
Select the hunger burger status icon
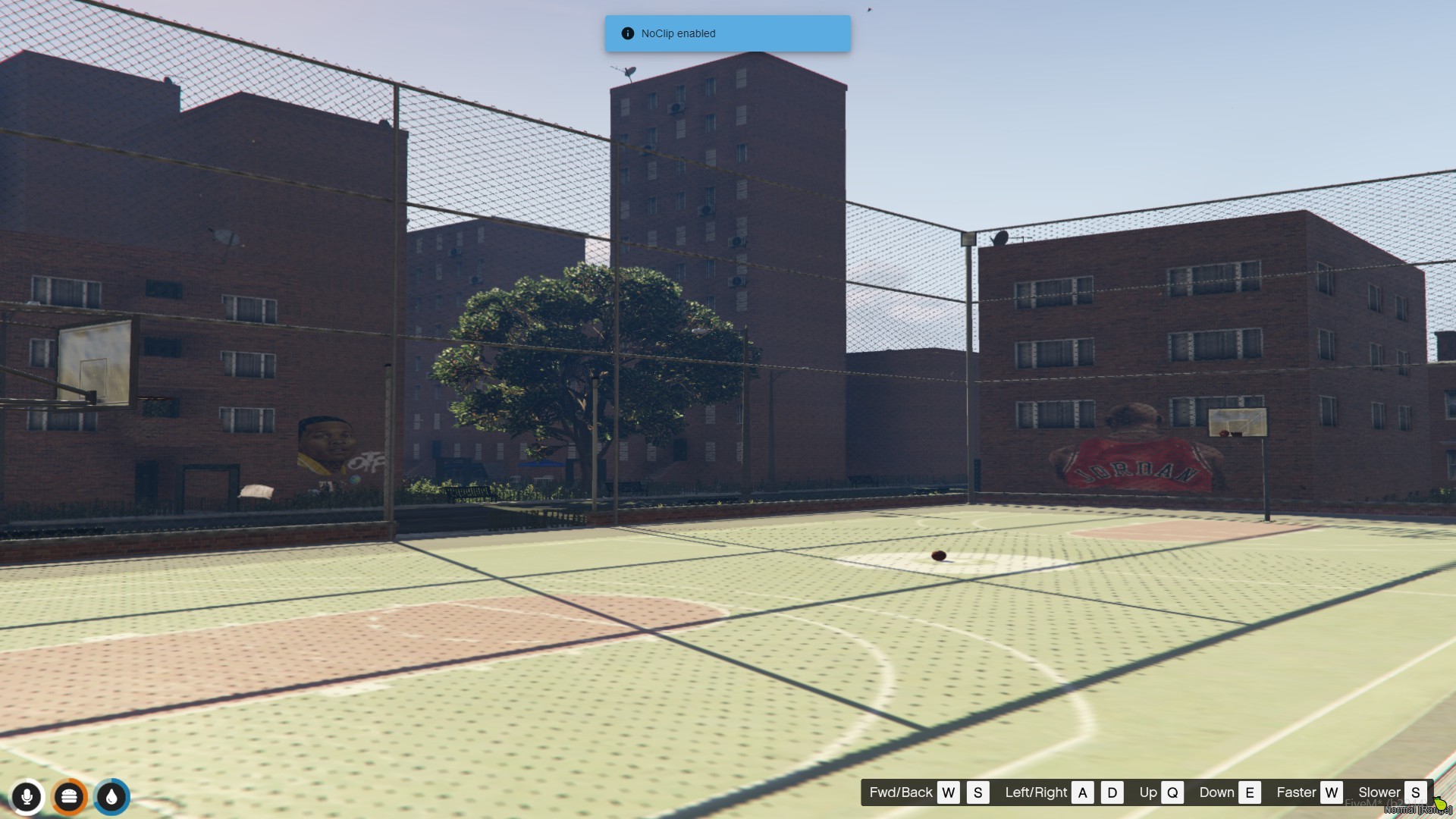69,797
